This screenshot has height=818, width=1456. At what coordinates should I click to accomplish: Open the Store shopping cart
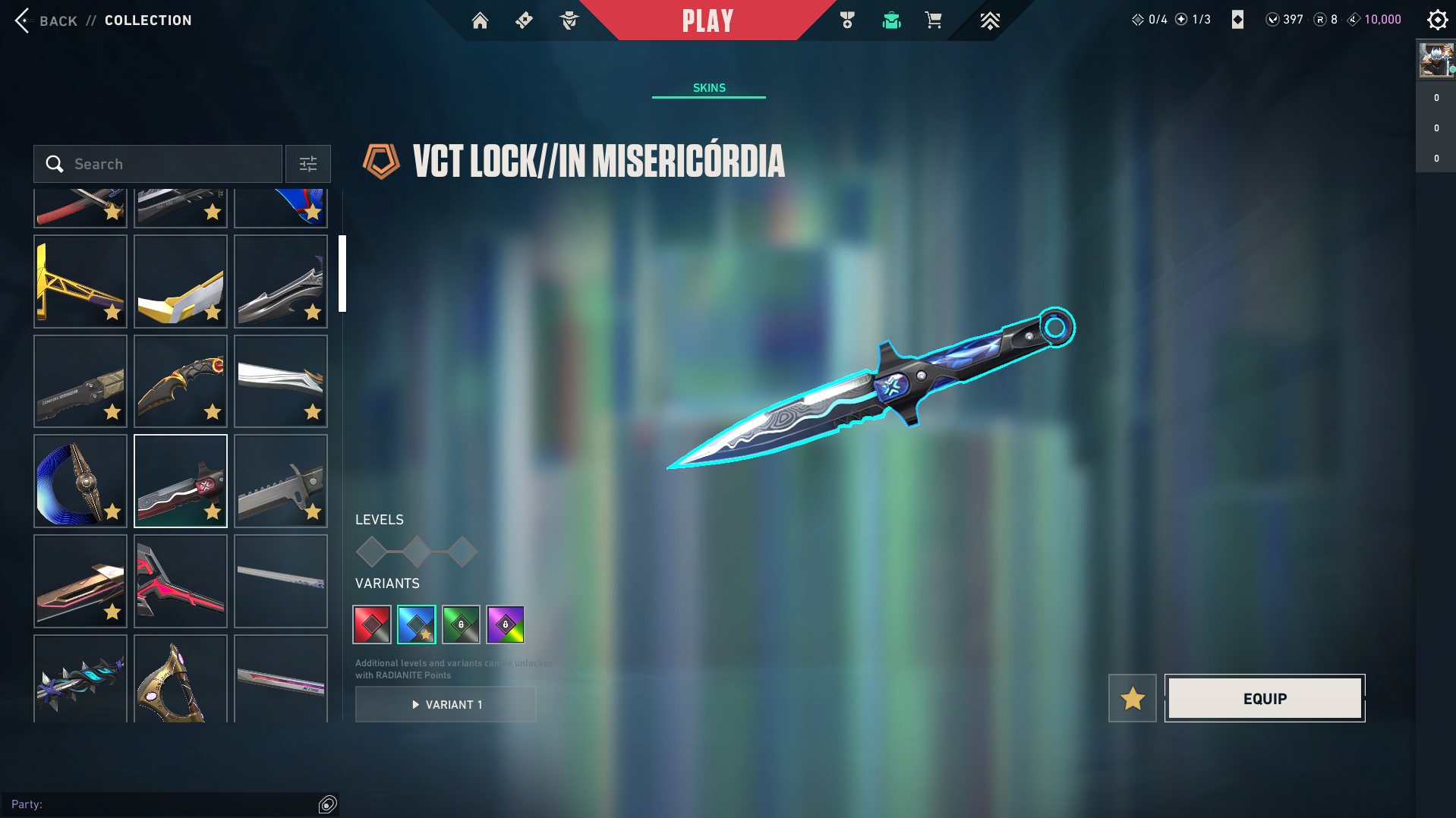coord(933,20)
